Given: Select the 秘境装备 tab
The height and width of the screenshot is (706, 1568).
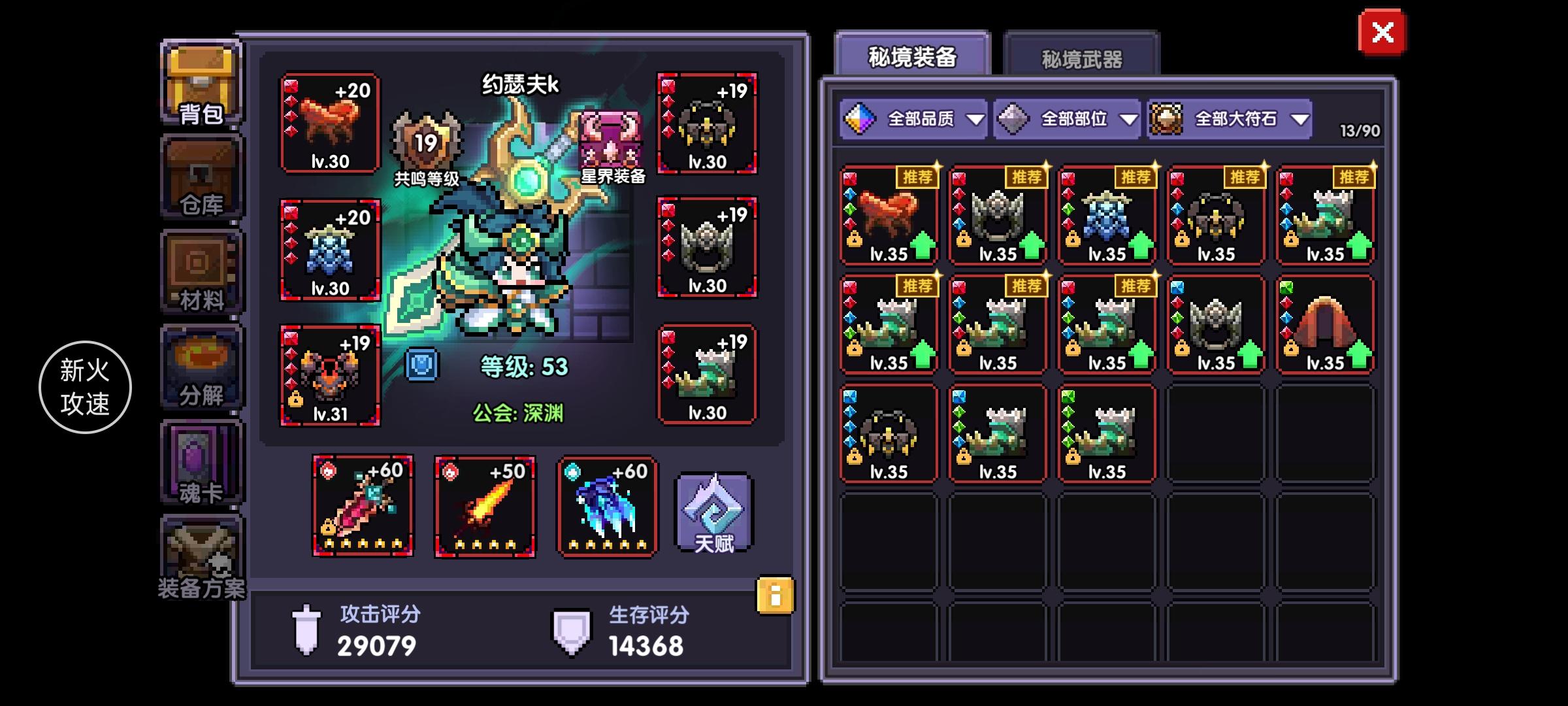Looking at the screenshot, I should tap(915, 56).
